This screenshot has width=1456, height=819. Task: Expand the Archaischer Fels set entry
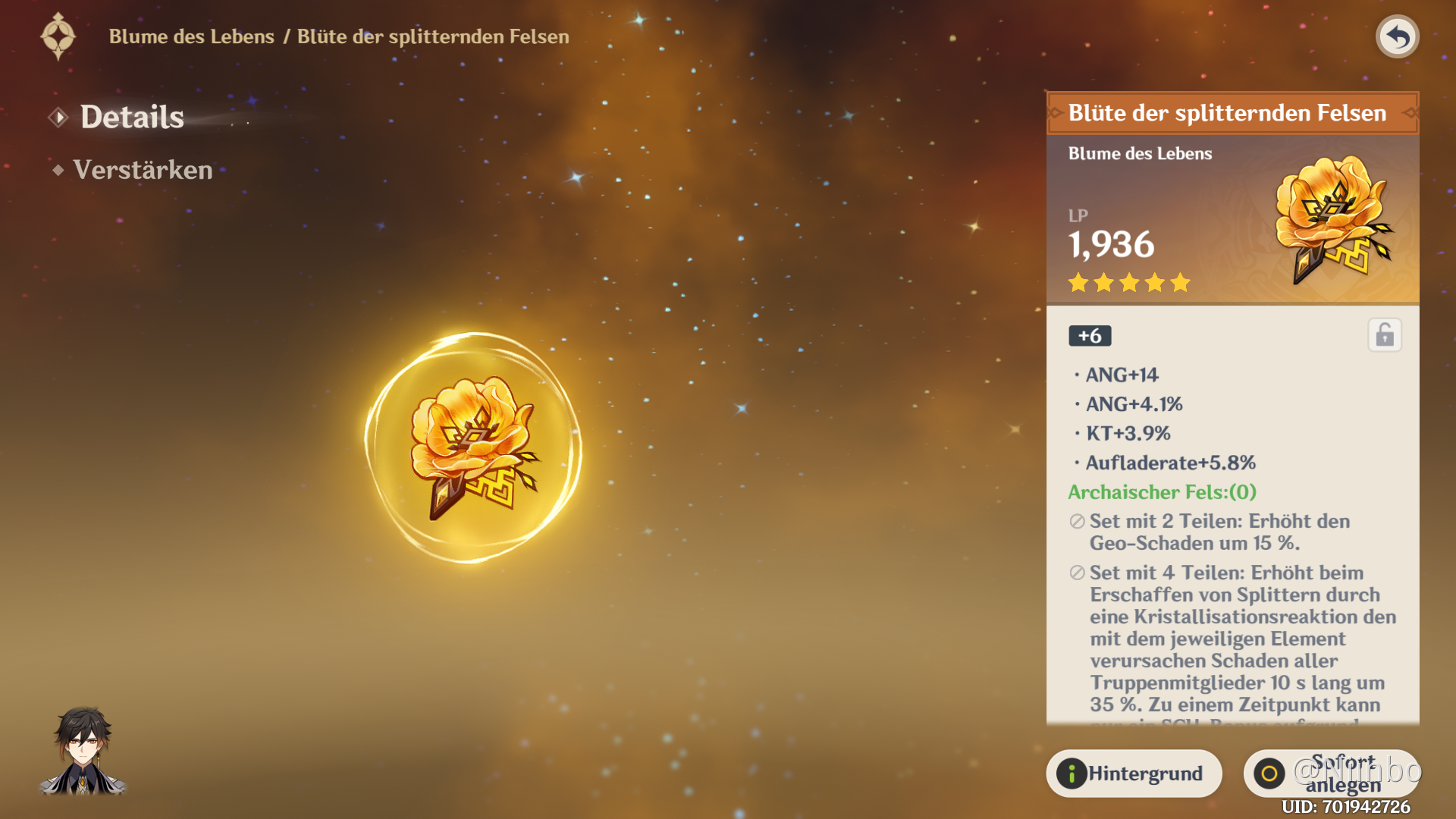click(x=1163, y=492)
